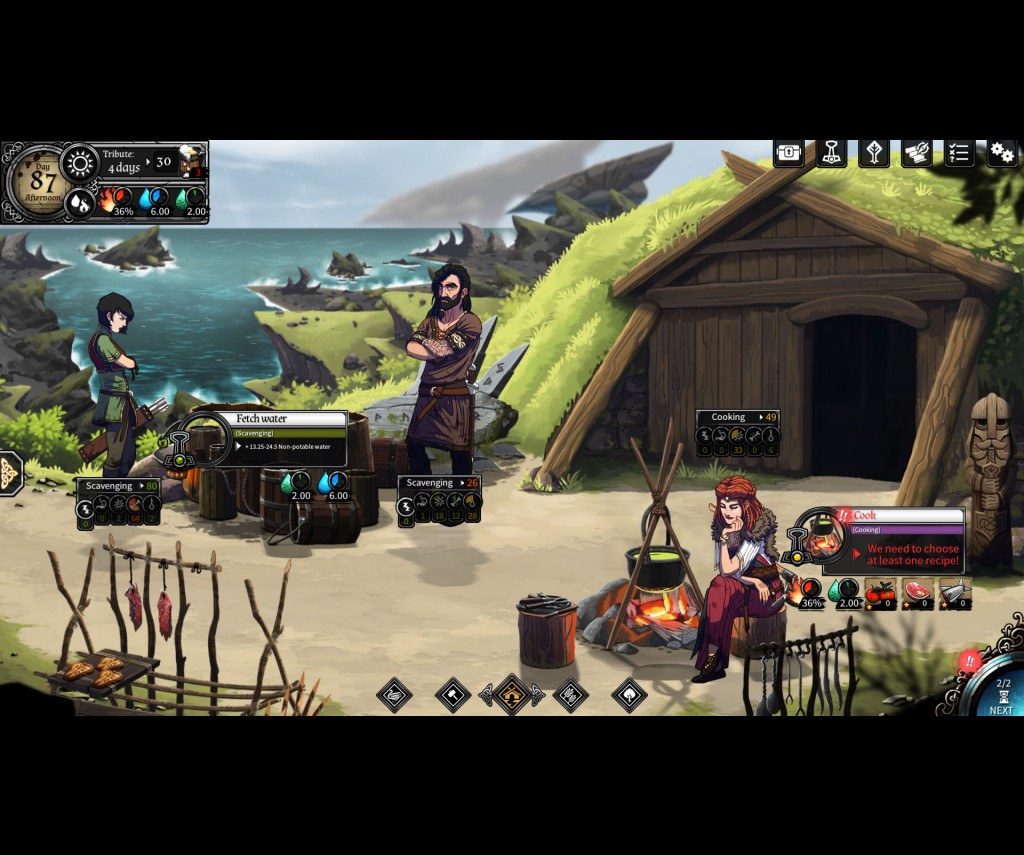Select the highlighted camp location diamond
Screen dimensions: 1024x855
(x=512, y=694)
